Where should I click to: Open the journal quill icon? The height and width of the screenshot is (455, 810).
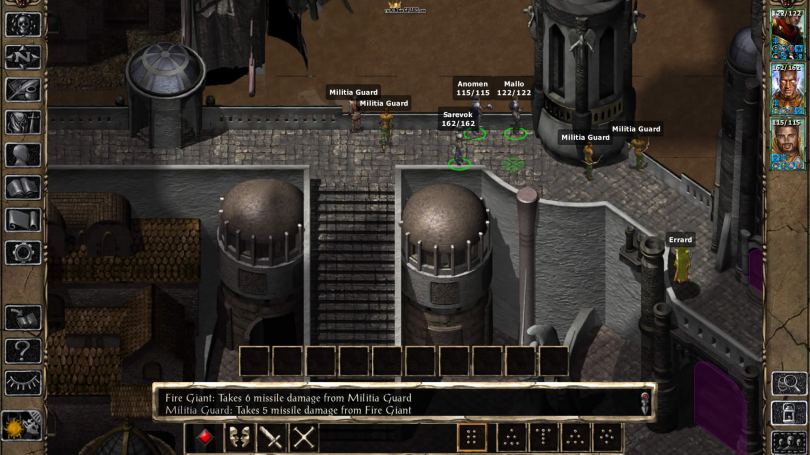[x=22, y=90]
